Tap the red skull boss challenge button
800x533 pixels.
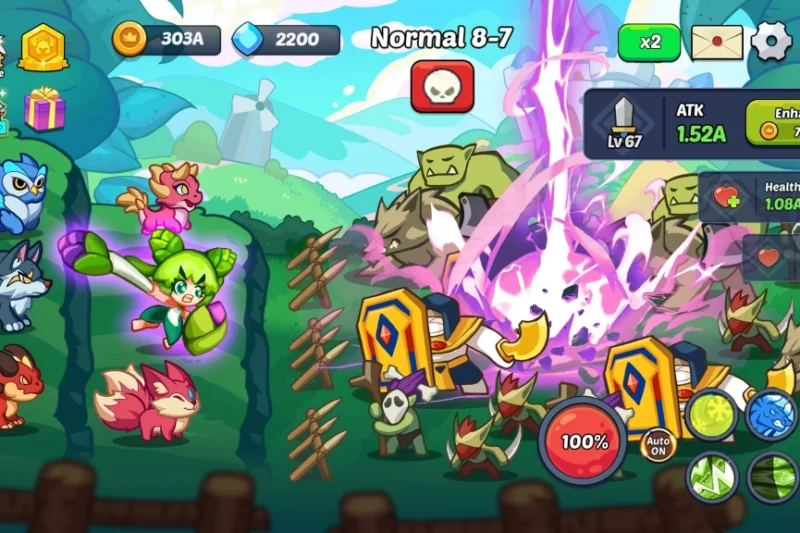click(442, 86)
